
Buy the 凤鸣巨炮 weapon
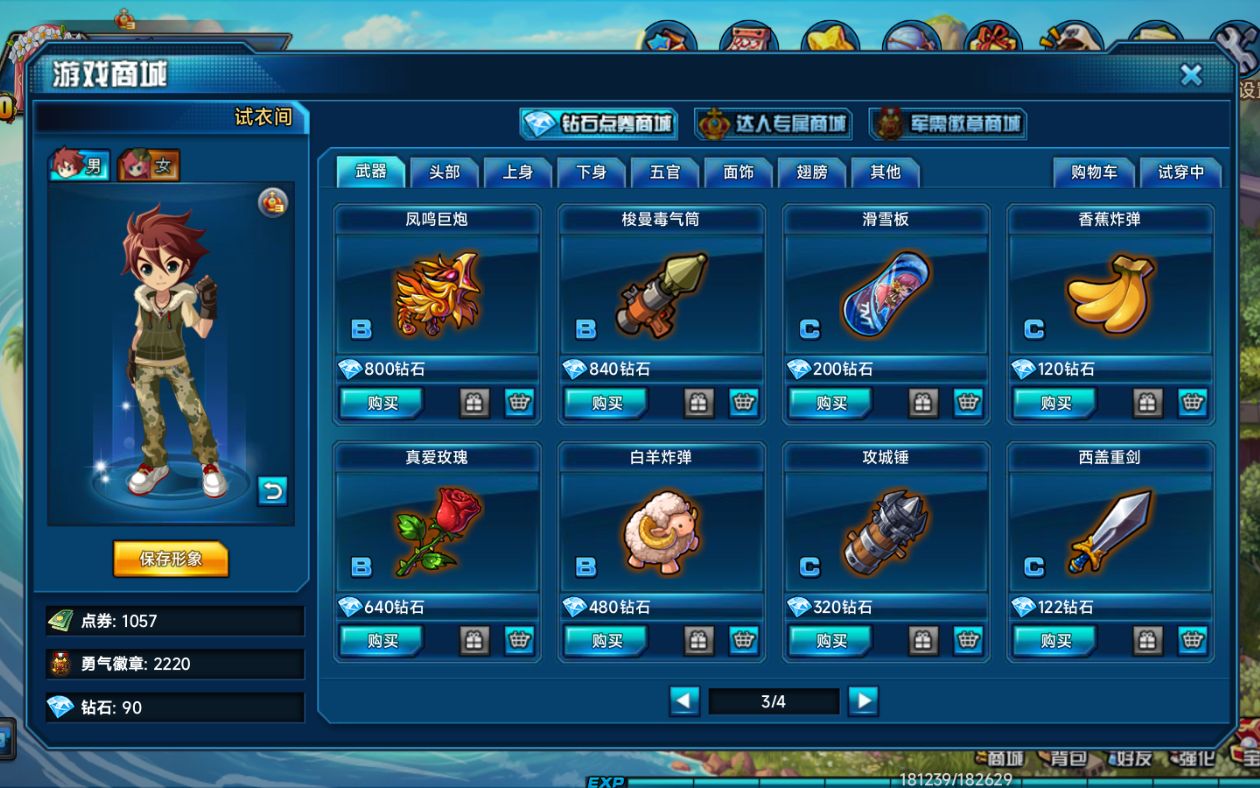pos(382,403)
